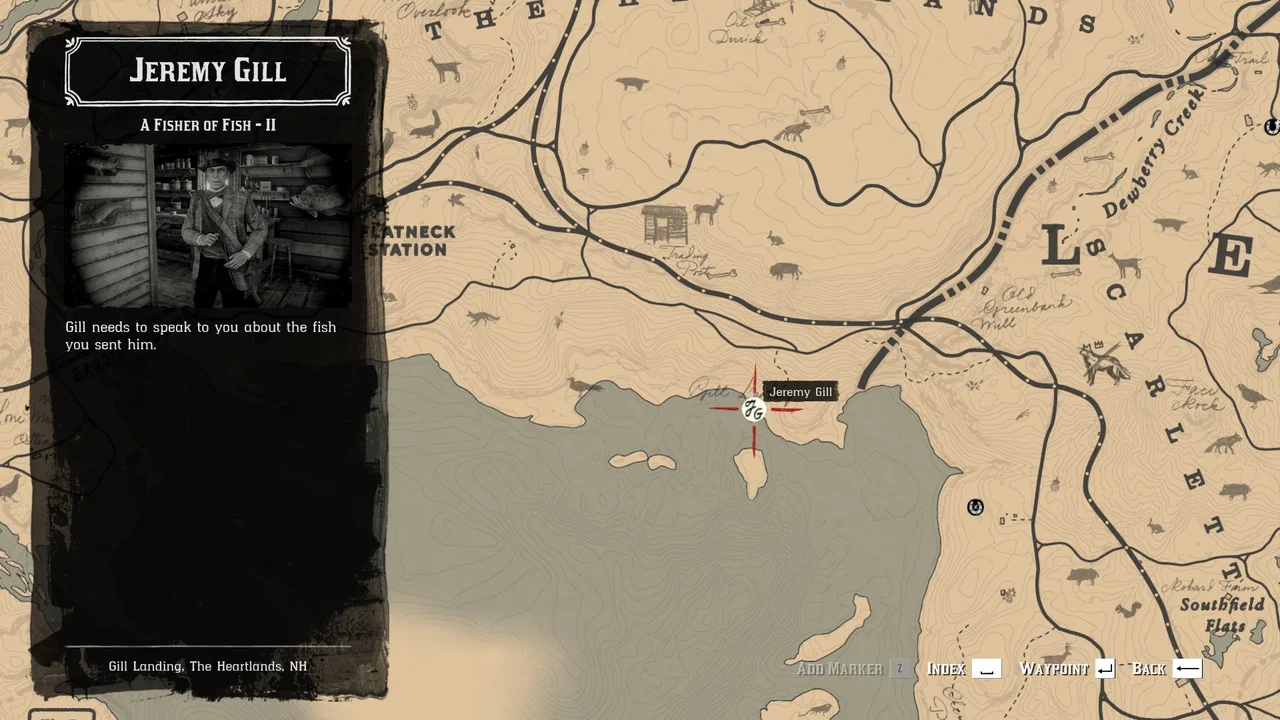Open the horseshoe icon beside Dewberry Creek
1280x720 pixels.
1272,127
